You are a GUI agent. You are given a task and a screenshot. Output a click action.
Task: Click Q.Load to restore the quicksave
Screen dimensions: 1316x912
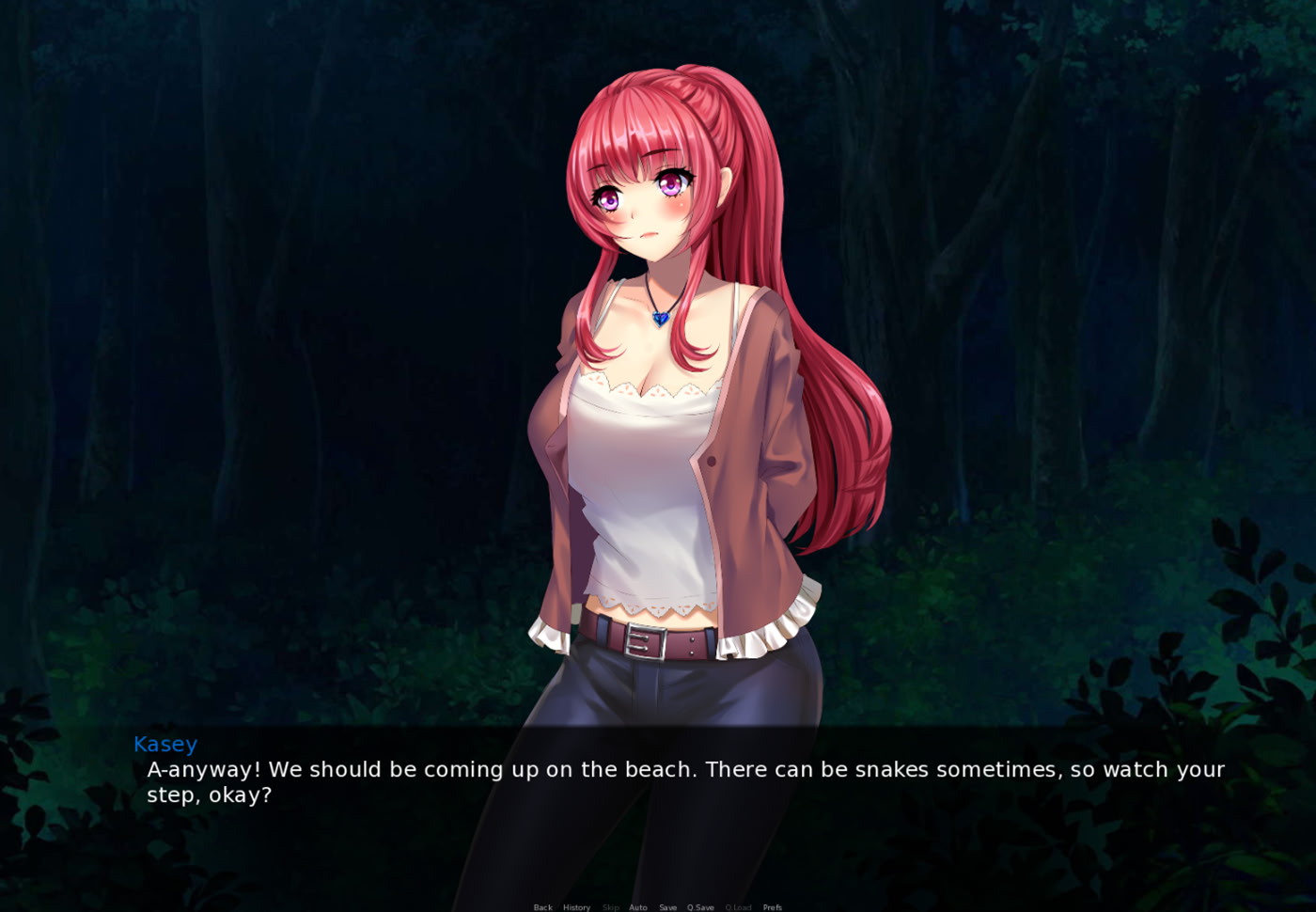(738, 907)
